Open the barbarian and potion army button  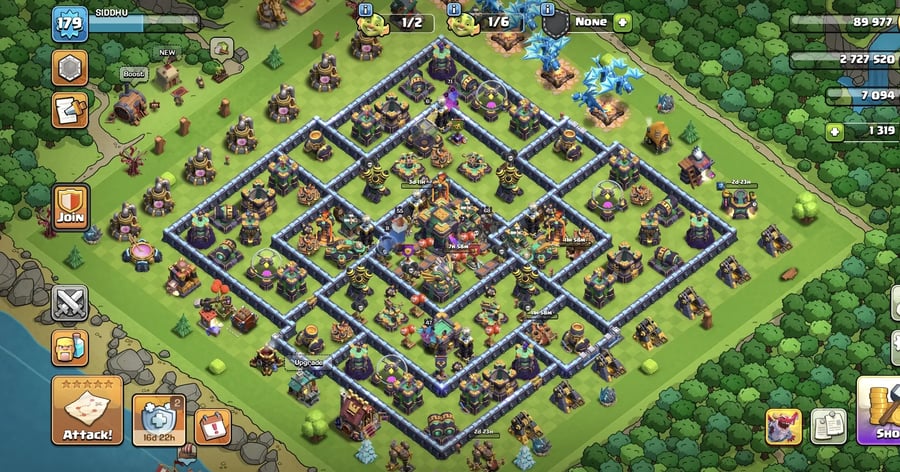[x=69, y=347]
